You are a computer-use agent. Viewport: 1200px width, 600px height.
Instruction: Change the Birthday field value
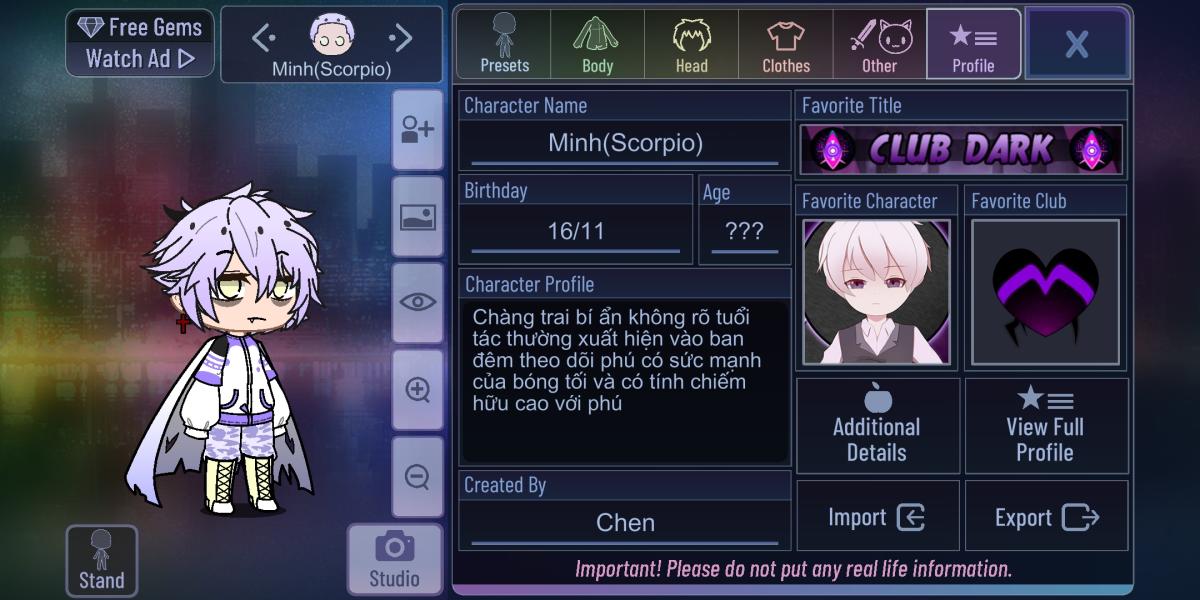(x=576, y=232)
